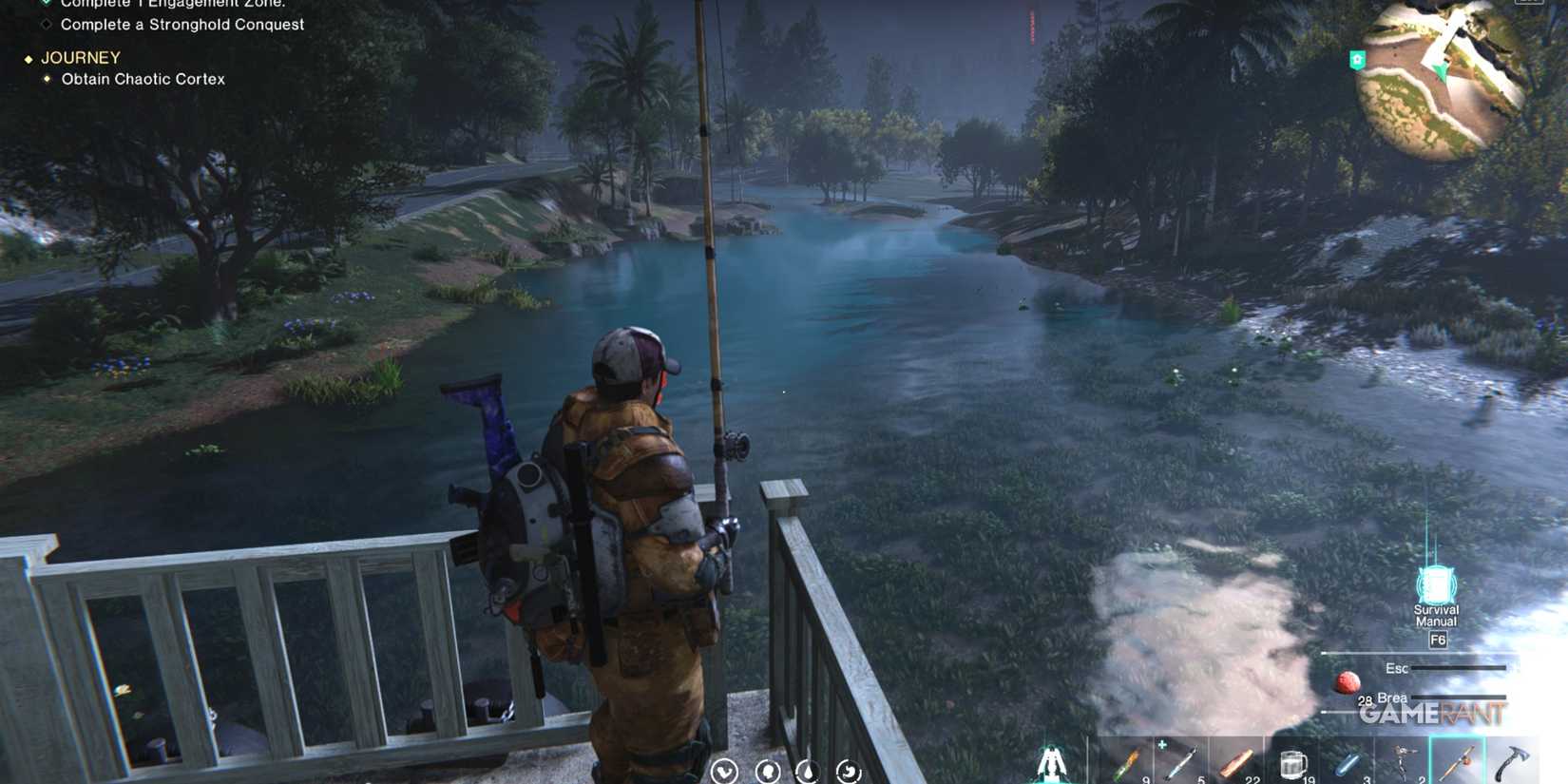Click the head silhouette status icon
Viewport: 1568px width, 784px height.
768,772
